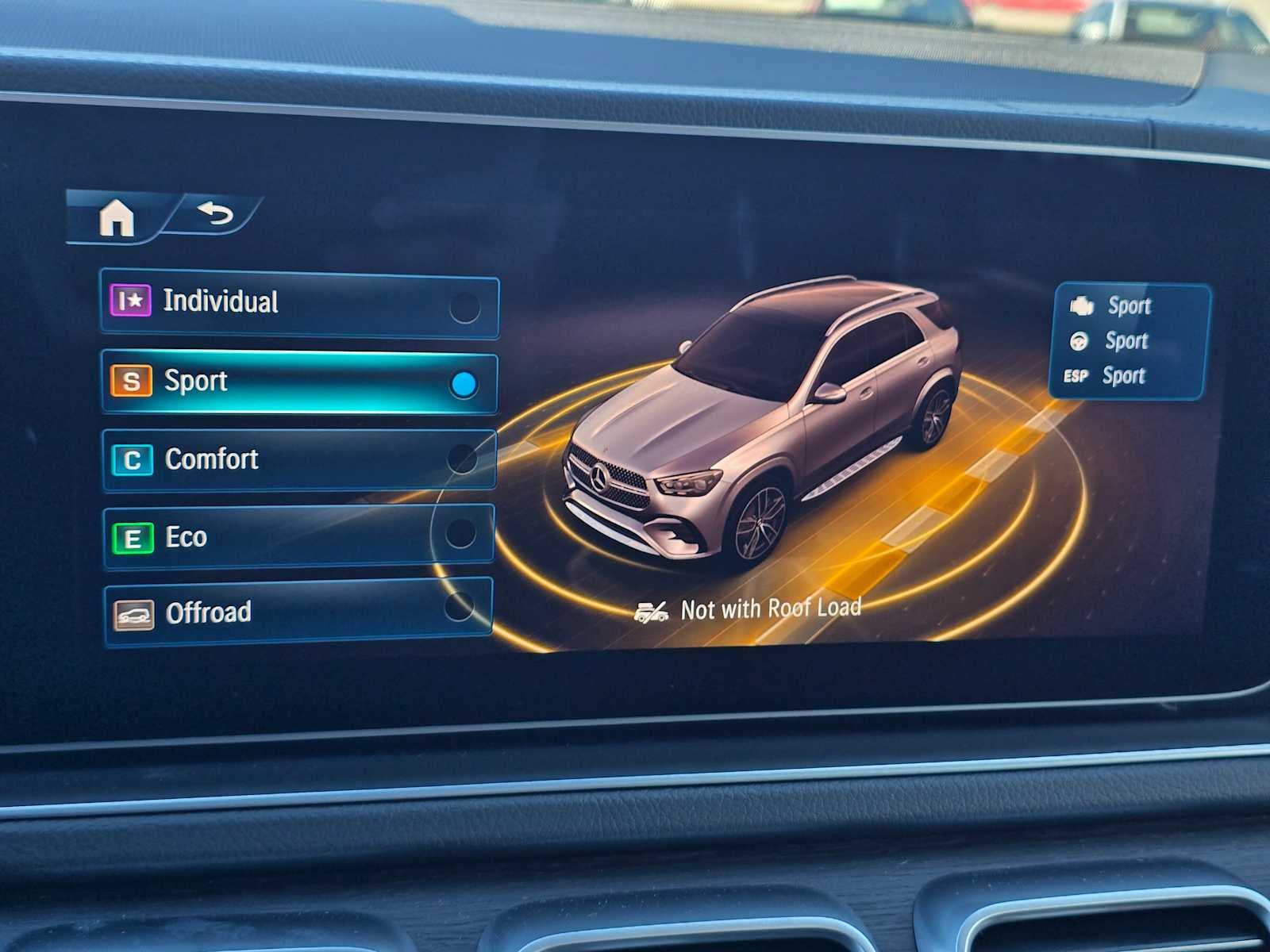Tap the ESP icon in the status panel
1270x952 pixels.
click(x=1078, y=376)
